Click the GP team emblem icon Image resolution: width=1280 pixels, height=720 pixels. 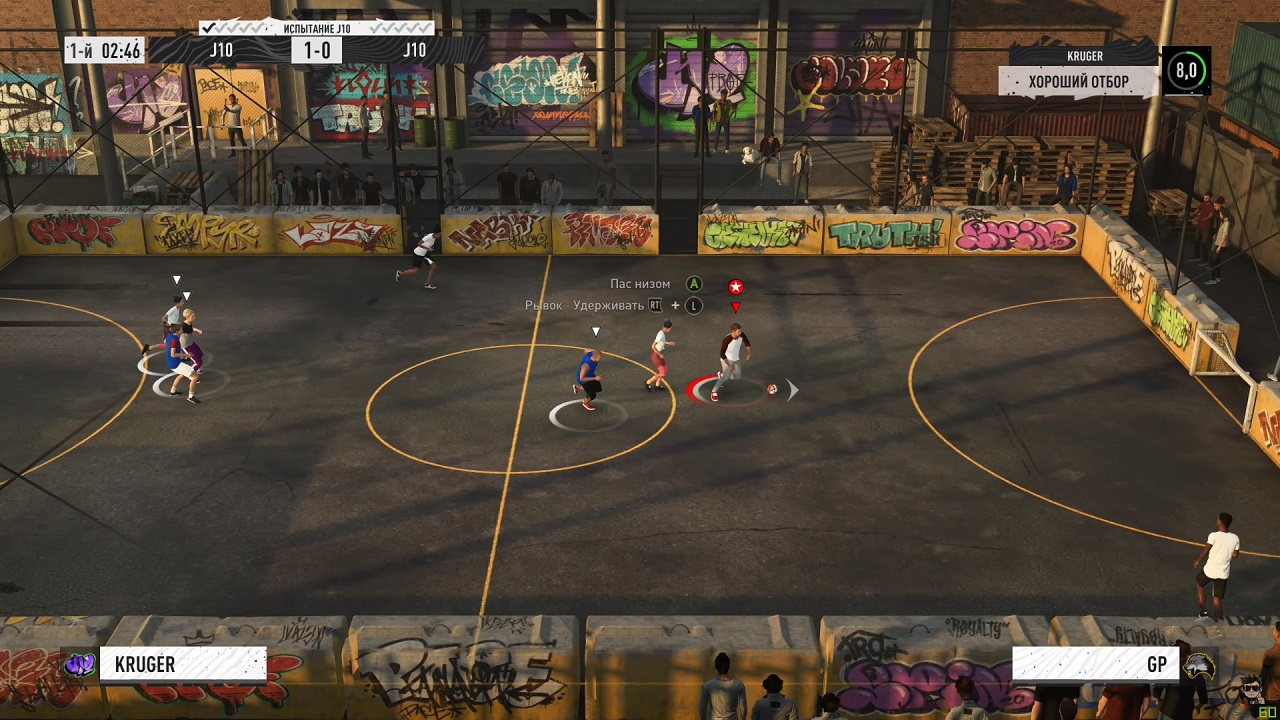pyautogui.click(x=1197, y=664)
